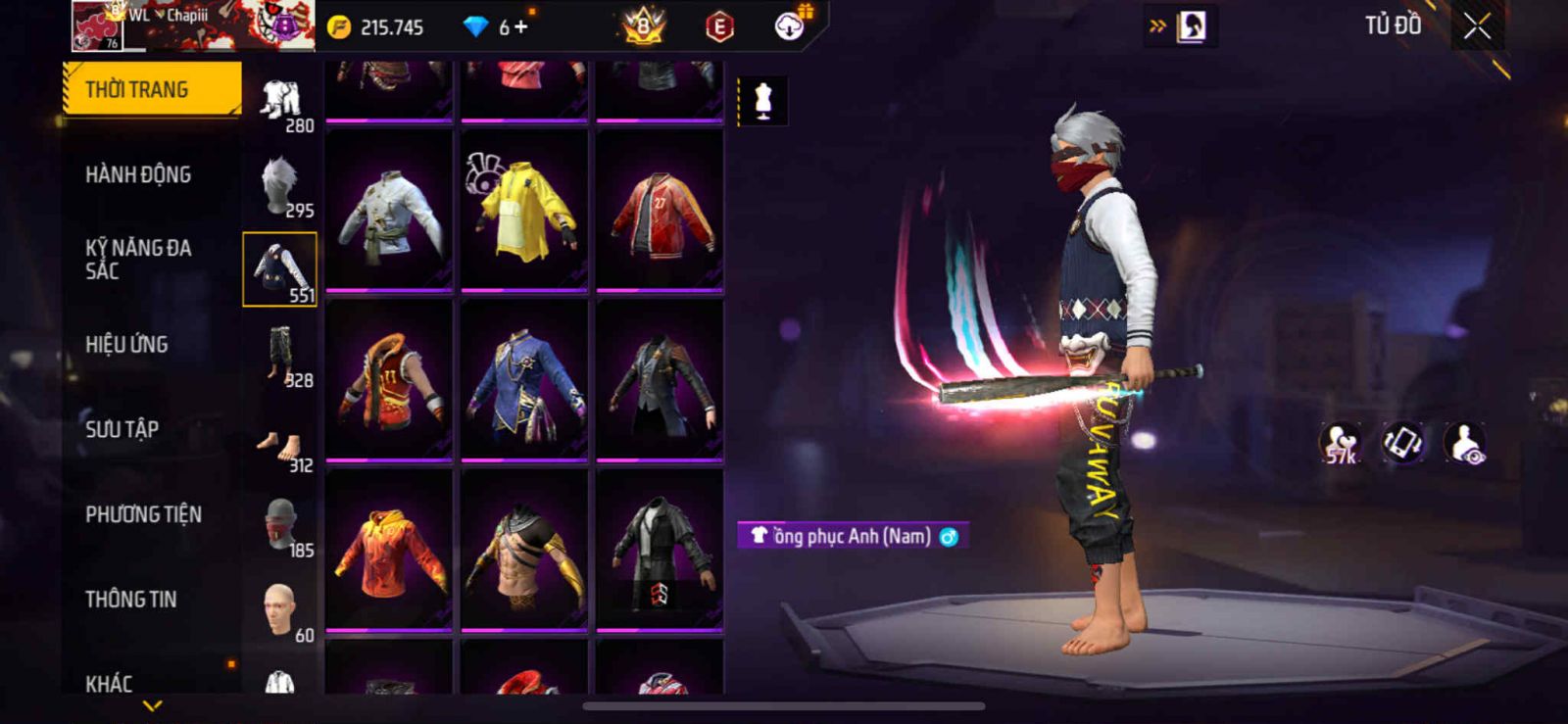This screenshot has width=1568, height=724.
Task: Click the mannequin outfit preset icon
Action: point(762,101)
